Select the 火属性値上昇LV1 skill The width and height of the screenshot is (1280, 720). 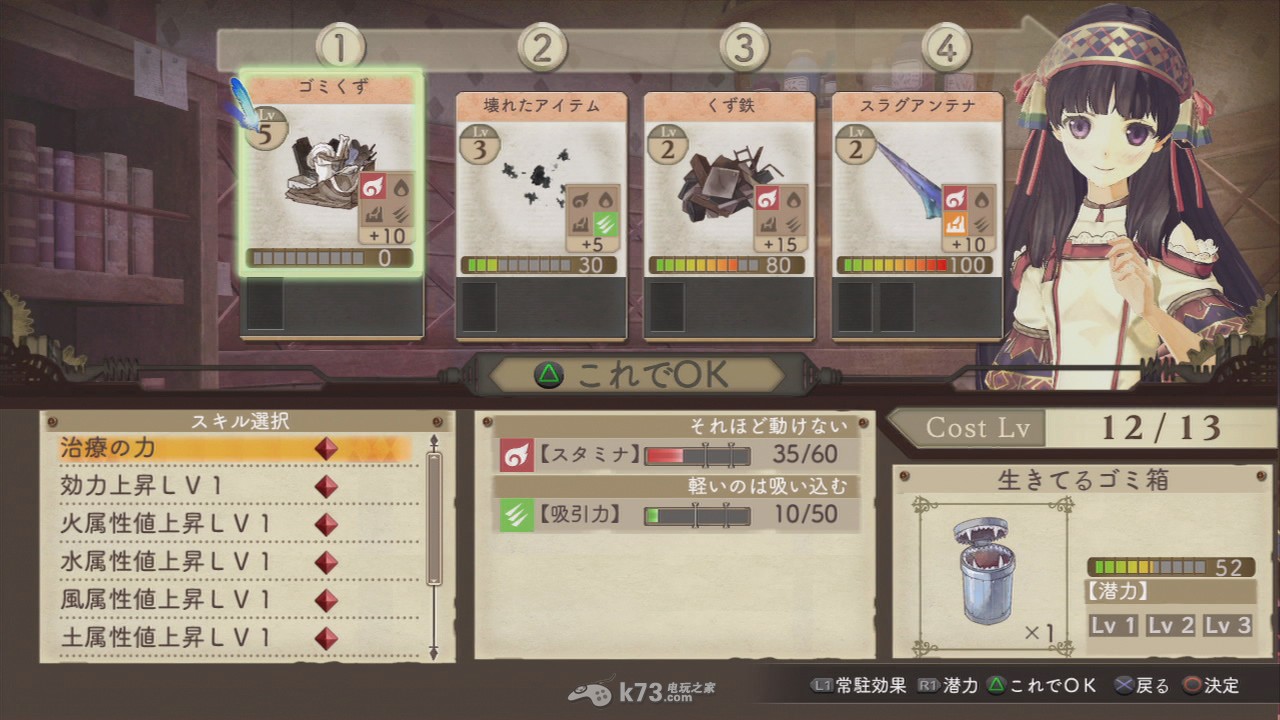click(235, 525)
